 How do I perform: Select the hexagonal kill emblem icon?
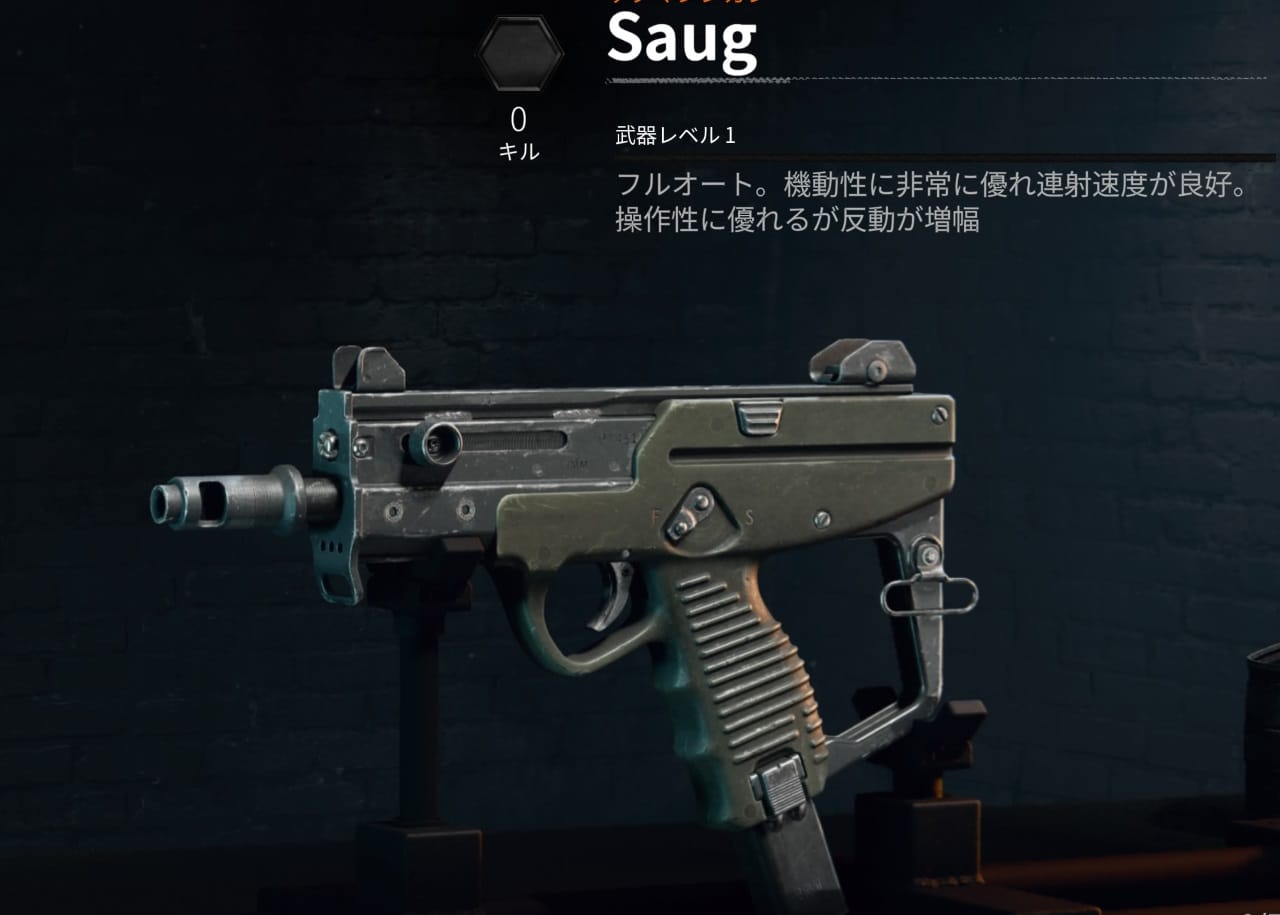[518, 51]
